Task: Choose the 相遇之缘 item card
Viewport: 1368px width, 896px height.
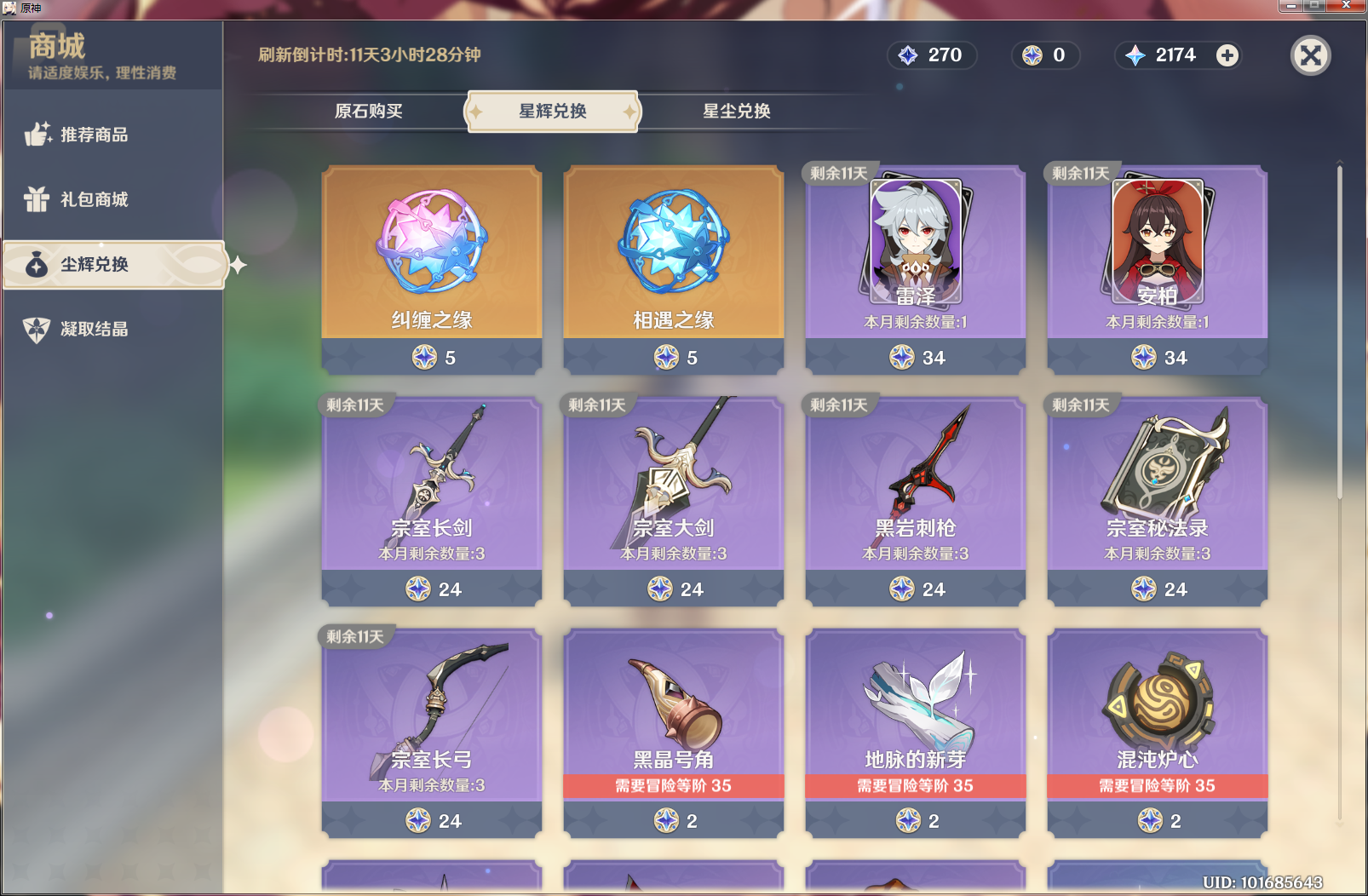Action: (674, 269)
